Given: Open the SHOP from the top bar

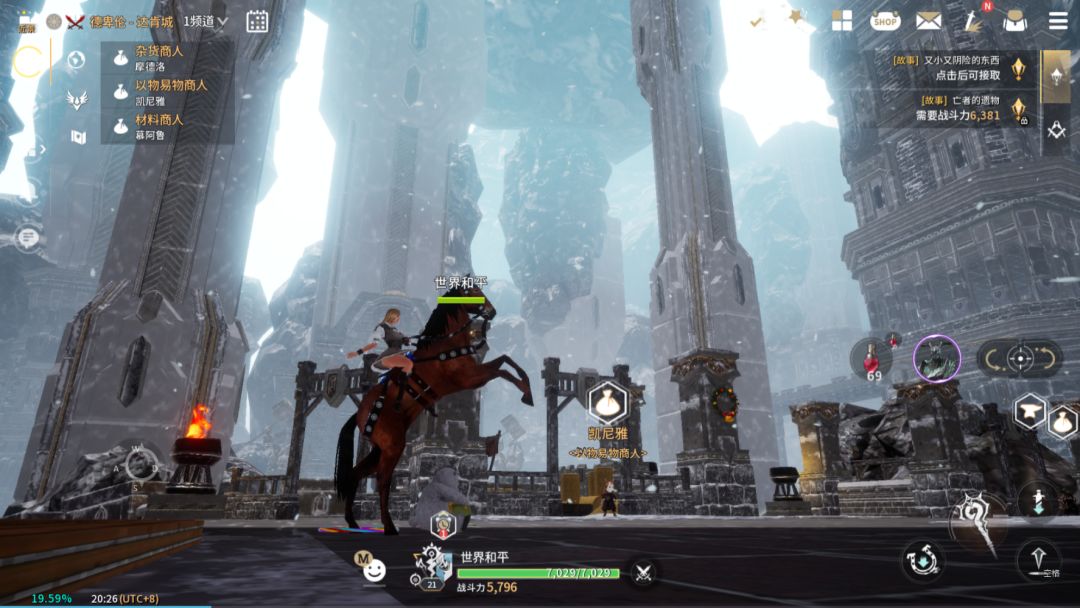Looking at the screenshot, I should coord(885,20).
